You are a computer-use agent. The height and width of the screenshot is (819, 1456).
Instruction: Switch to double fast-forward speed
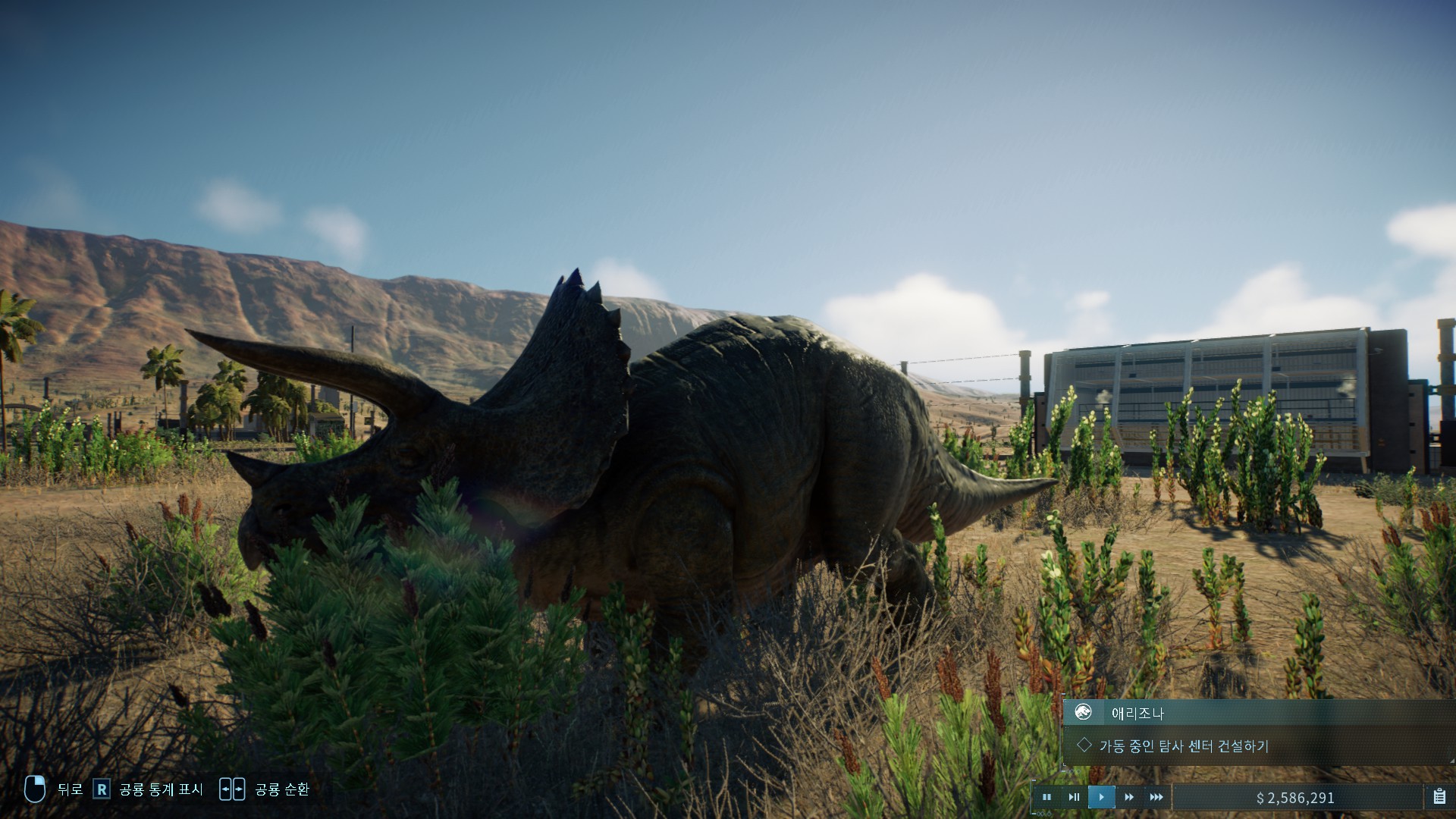(1128, 797)
